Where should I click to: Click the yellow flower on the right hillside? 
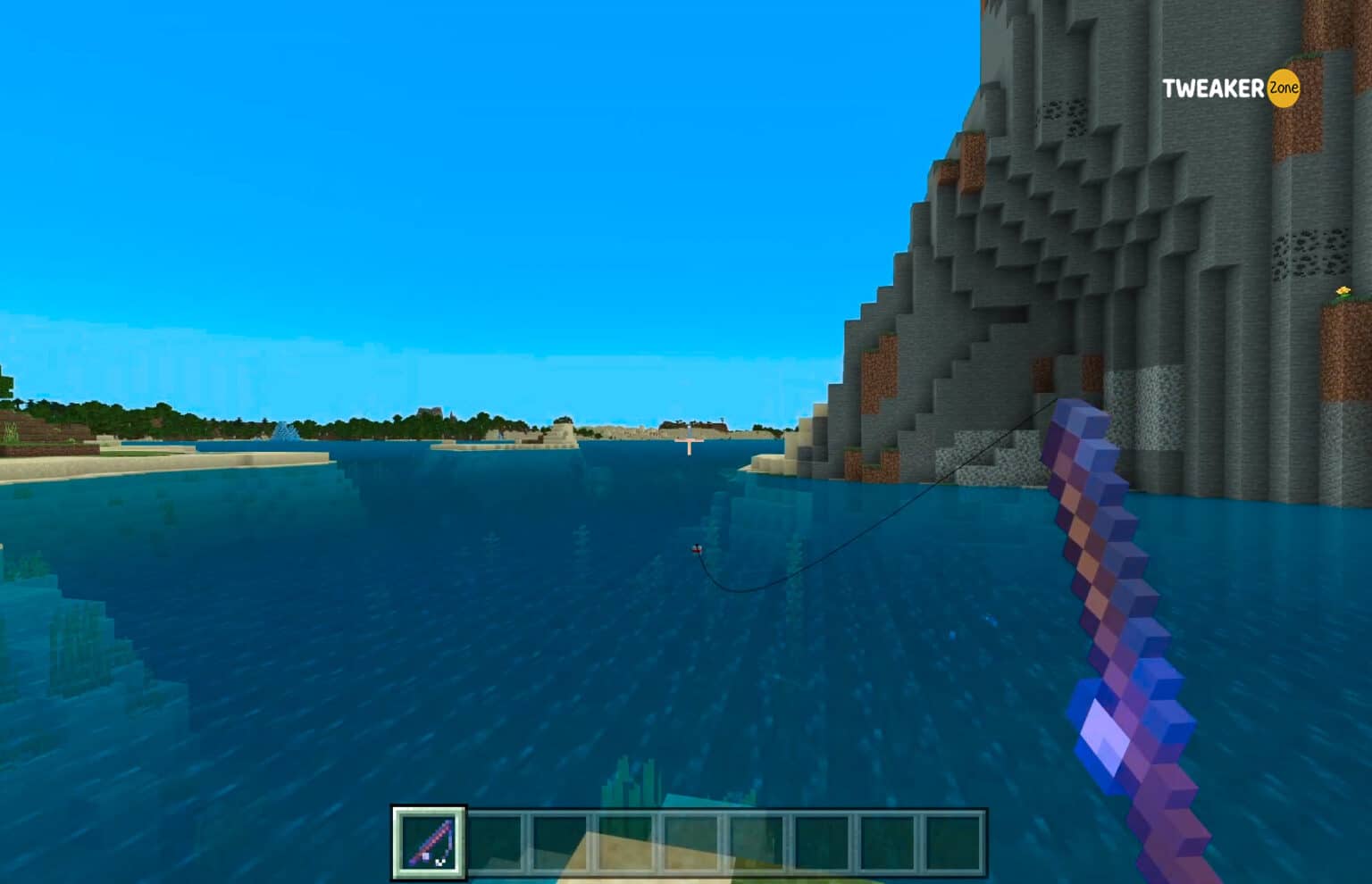pos(1343,290)
